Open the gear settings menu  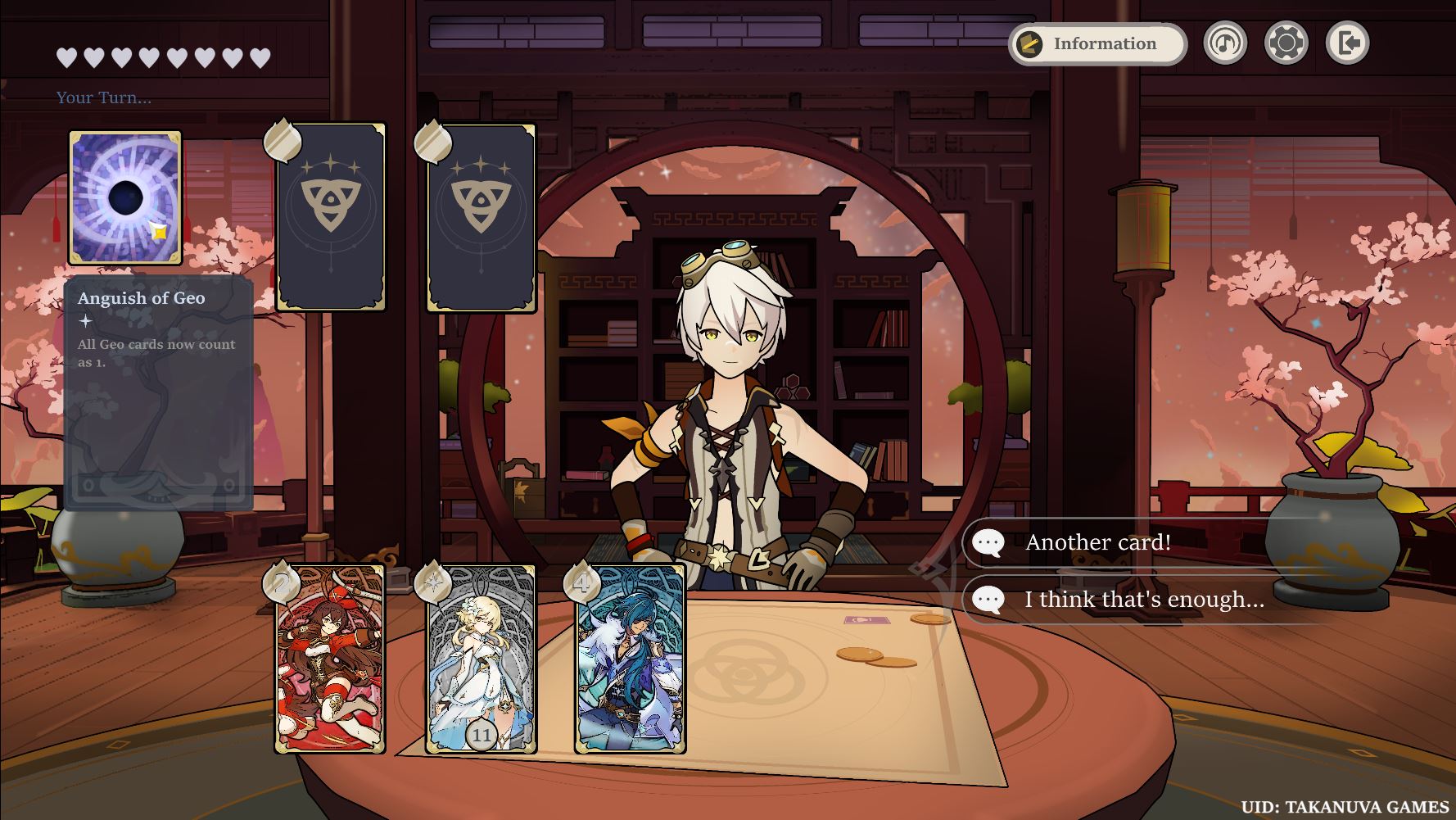[x=1286, y=43]
